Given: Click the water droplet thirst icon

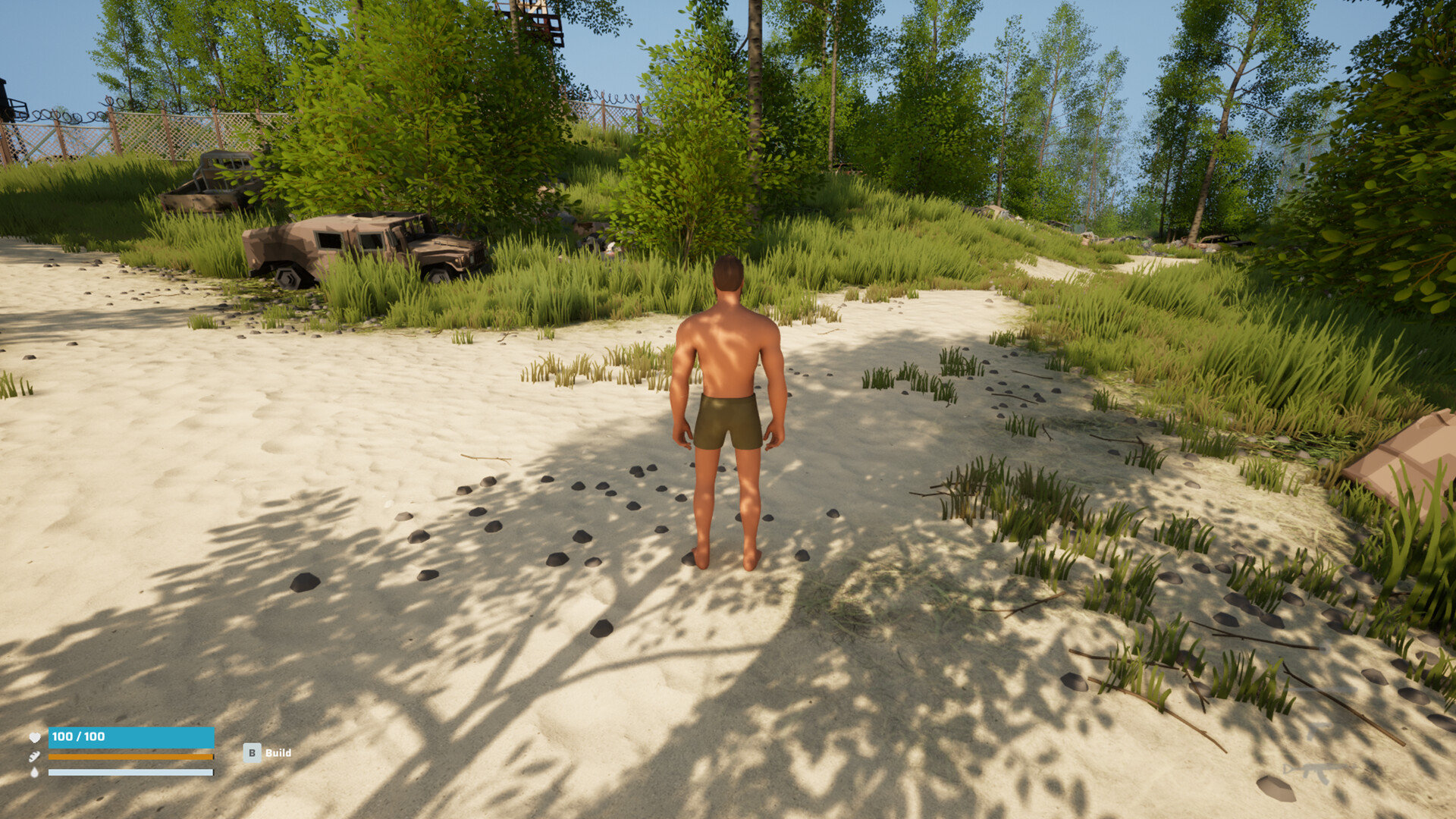Looking at the screenshot, I should coord(35,772).
